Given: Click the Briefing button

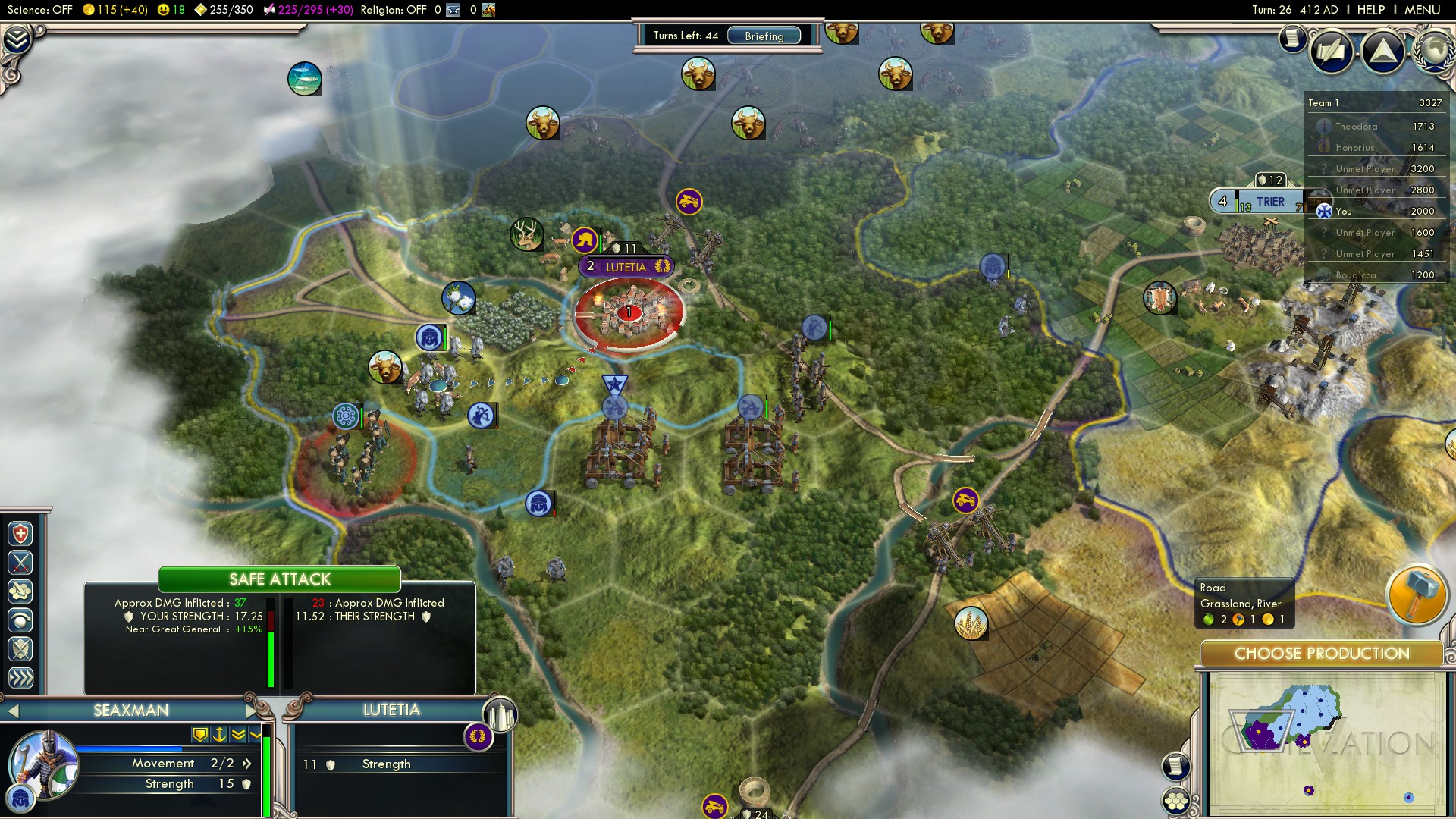Looking at the screenshot, I should [x=766, y=36].
